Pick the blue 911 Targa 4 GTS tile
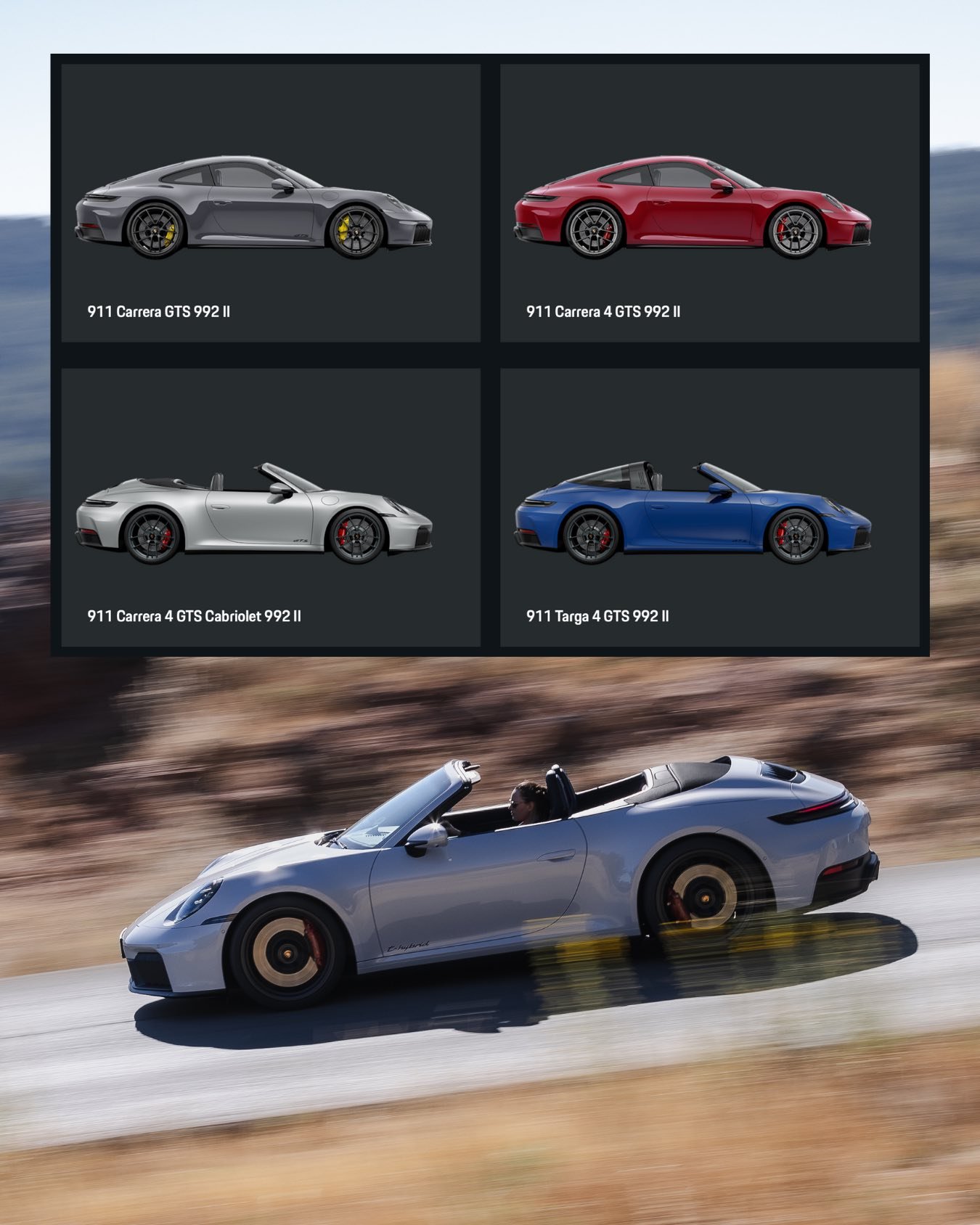This screenshot has height=1225, width=980. (709, 507)
